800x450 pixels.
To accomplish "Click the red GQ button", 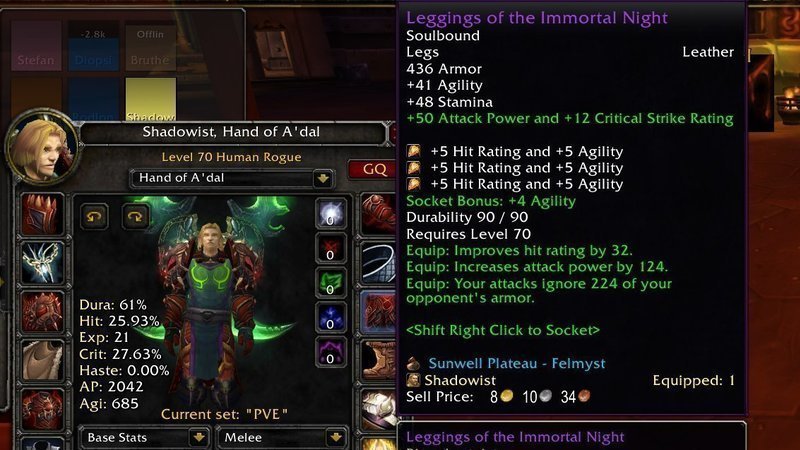I will point(374,169).
